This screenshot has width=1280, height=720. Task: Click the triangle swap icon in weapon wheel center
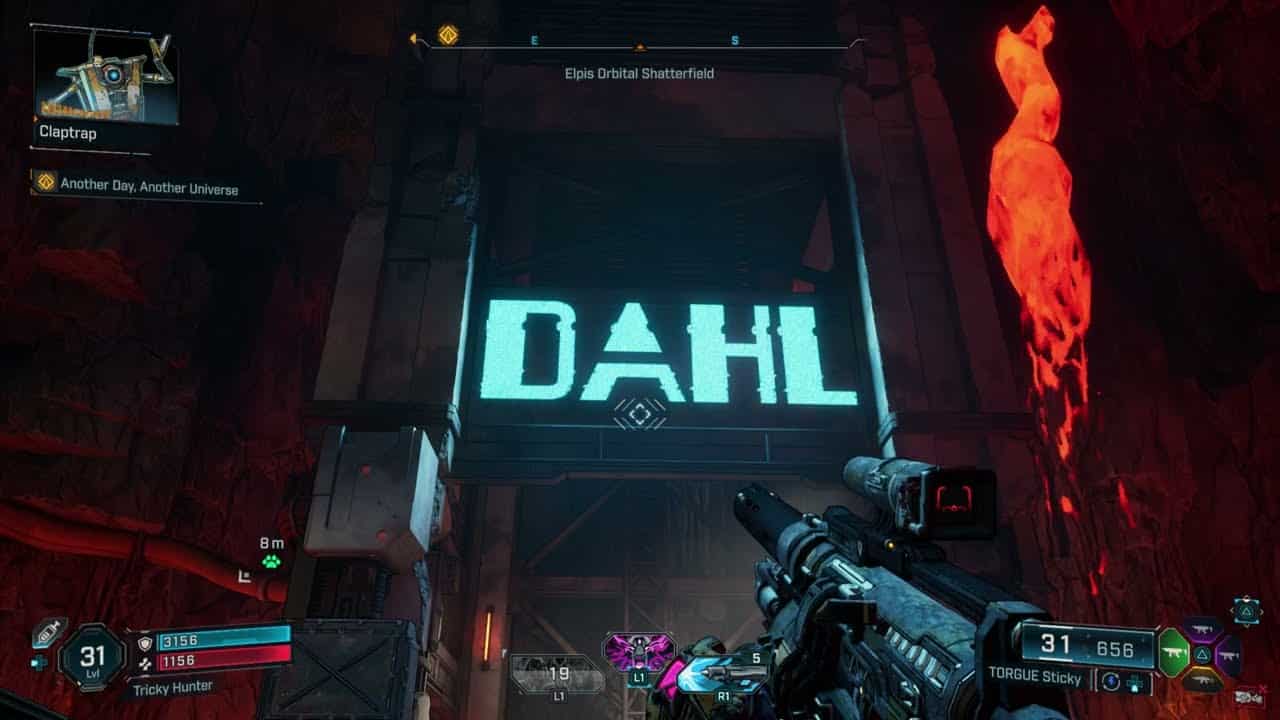1203,653
